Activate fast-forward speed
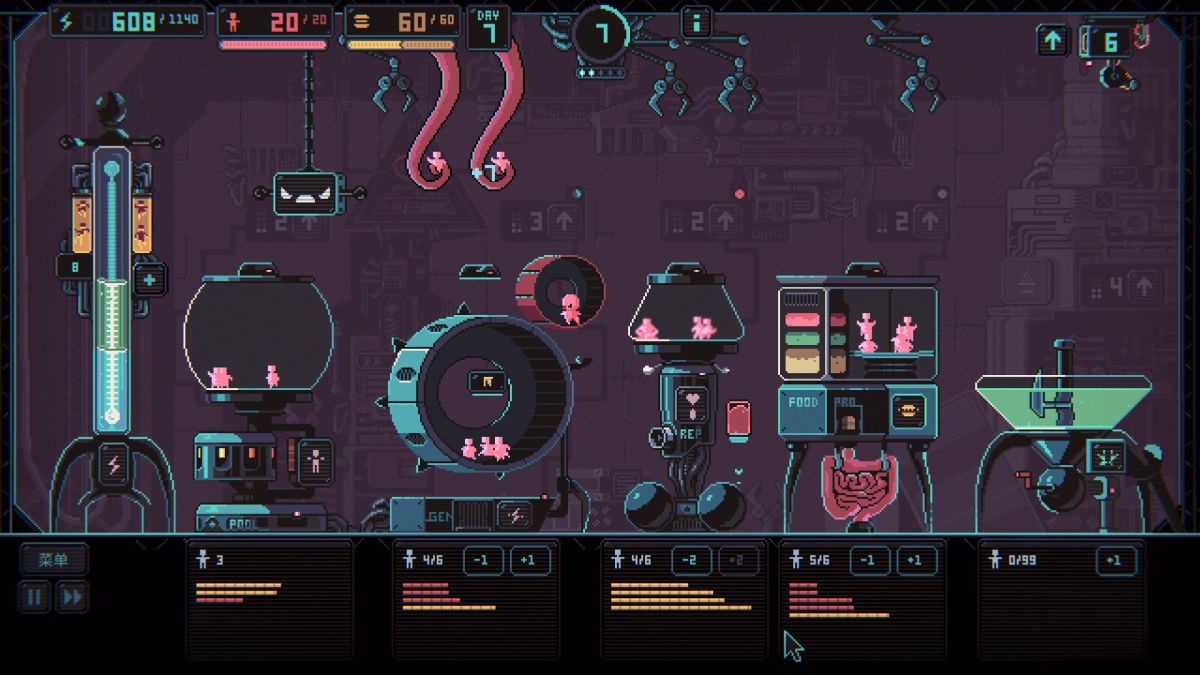1200x675 pixels. 71,598
